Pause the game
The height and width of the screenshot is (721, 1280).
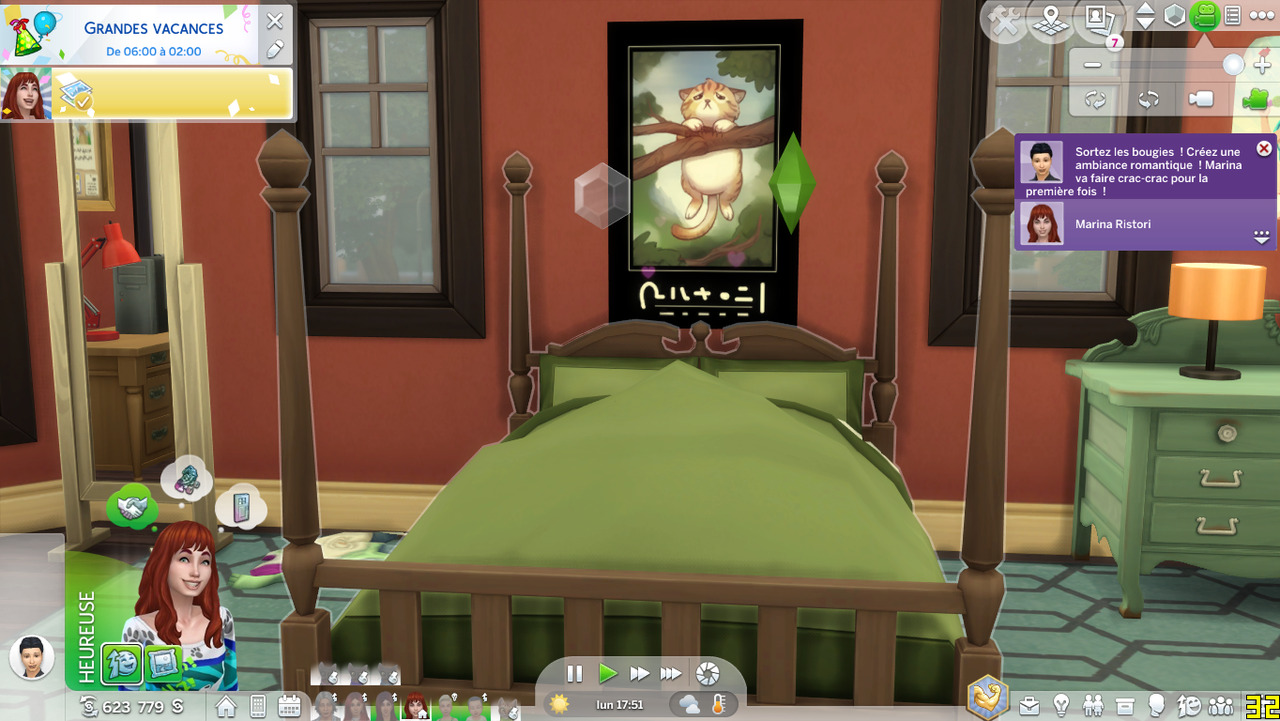[574, 674]
